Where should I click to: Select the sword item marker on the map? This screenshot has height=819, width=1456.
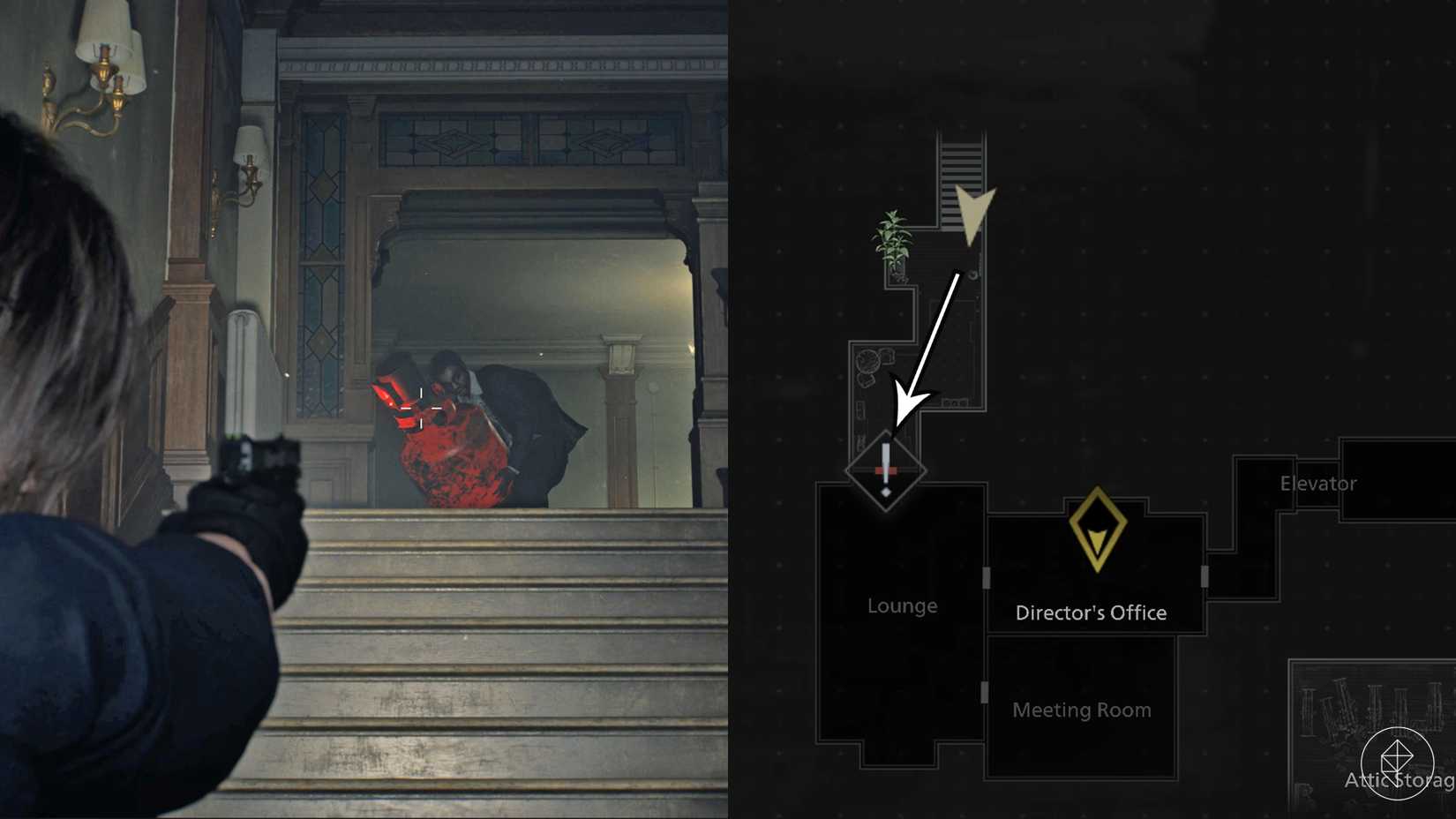click(x=887, y=470)
